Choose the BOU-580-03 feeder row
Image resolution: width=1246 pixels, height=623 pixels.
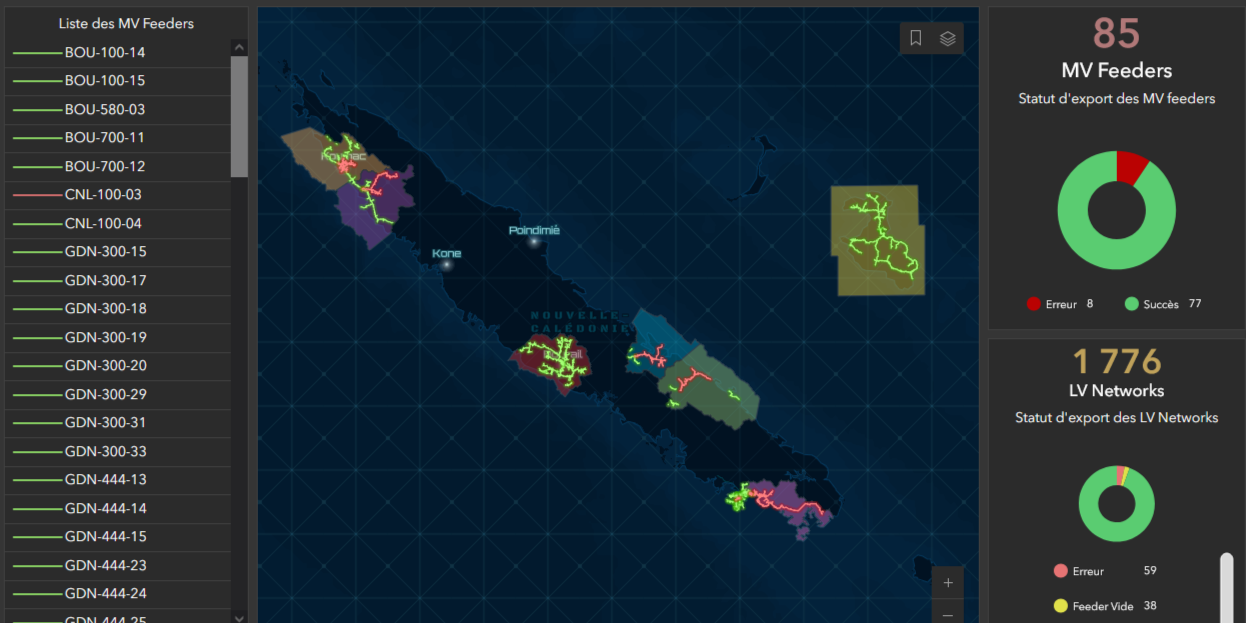pos(104,109)
